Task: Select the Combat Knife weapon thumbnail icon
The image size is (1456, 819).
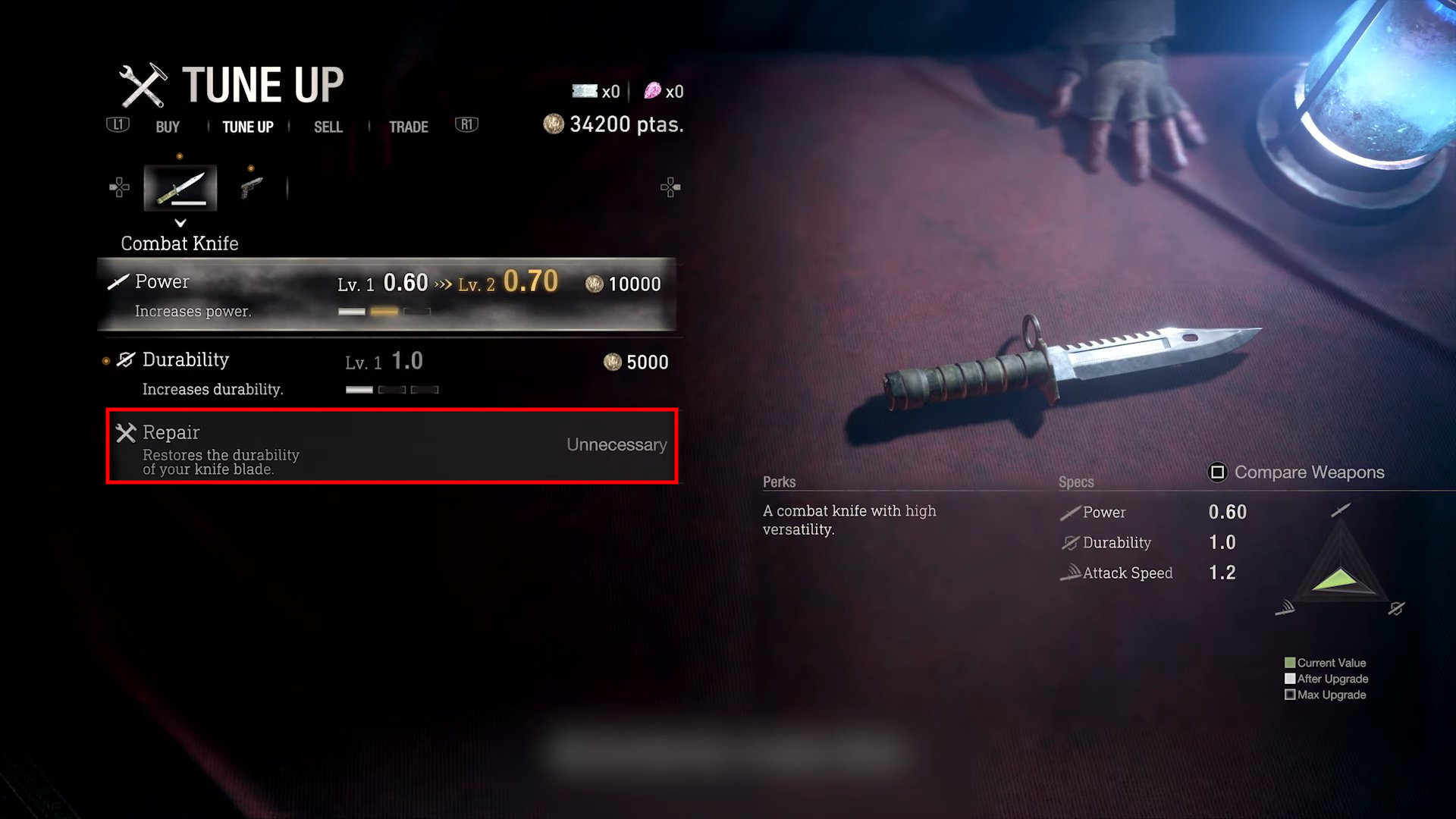Action: tap(180, 187)
